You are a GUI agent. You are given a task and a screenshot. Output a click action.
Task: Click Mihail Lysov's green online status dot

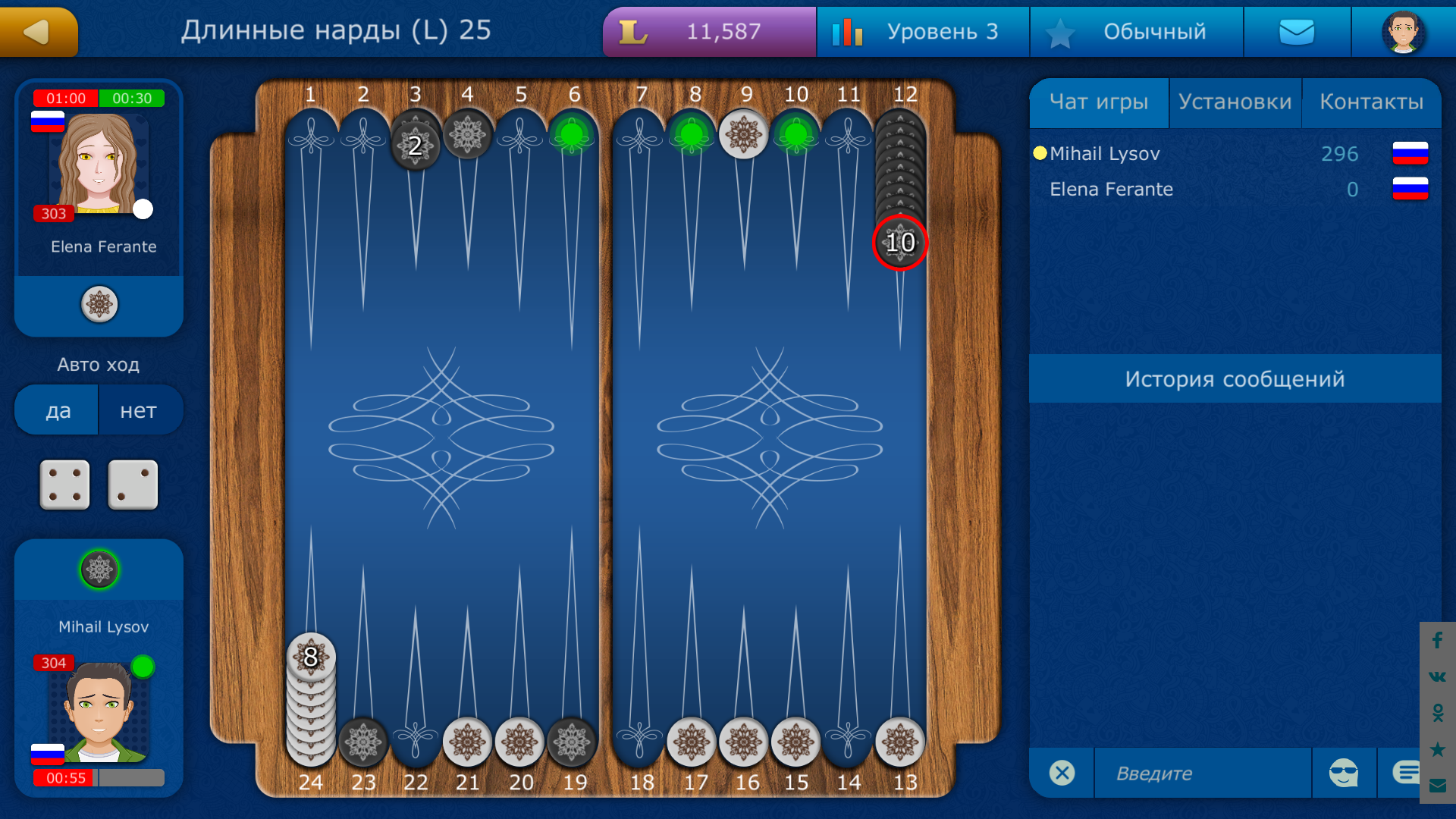[x=141, y=666]
